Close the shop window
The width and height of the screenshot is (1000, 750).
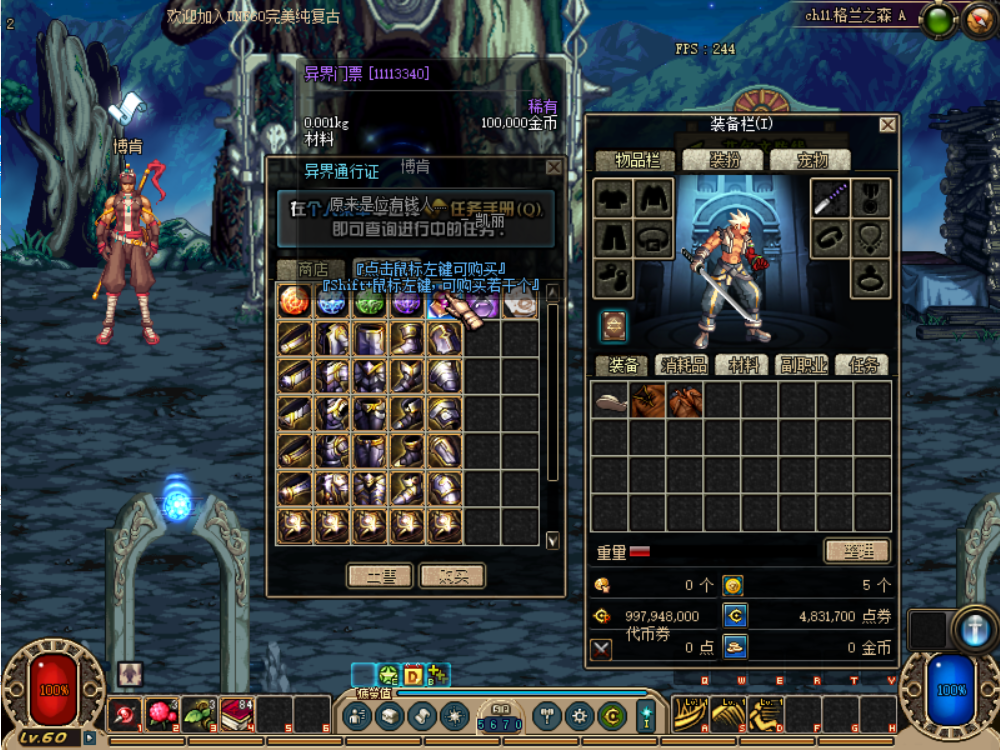point(553,168)
